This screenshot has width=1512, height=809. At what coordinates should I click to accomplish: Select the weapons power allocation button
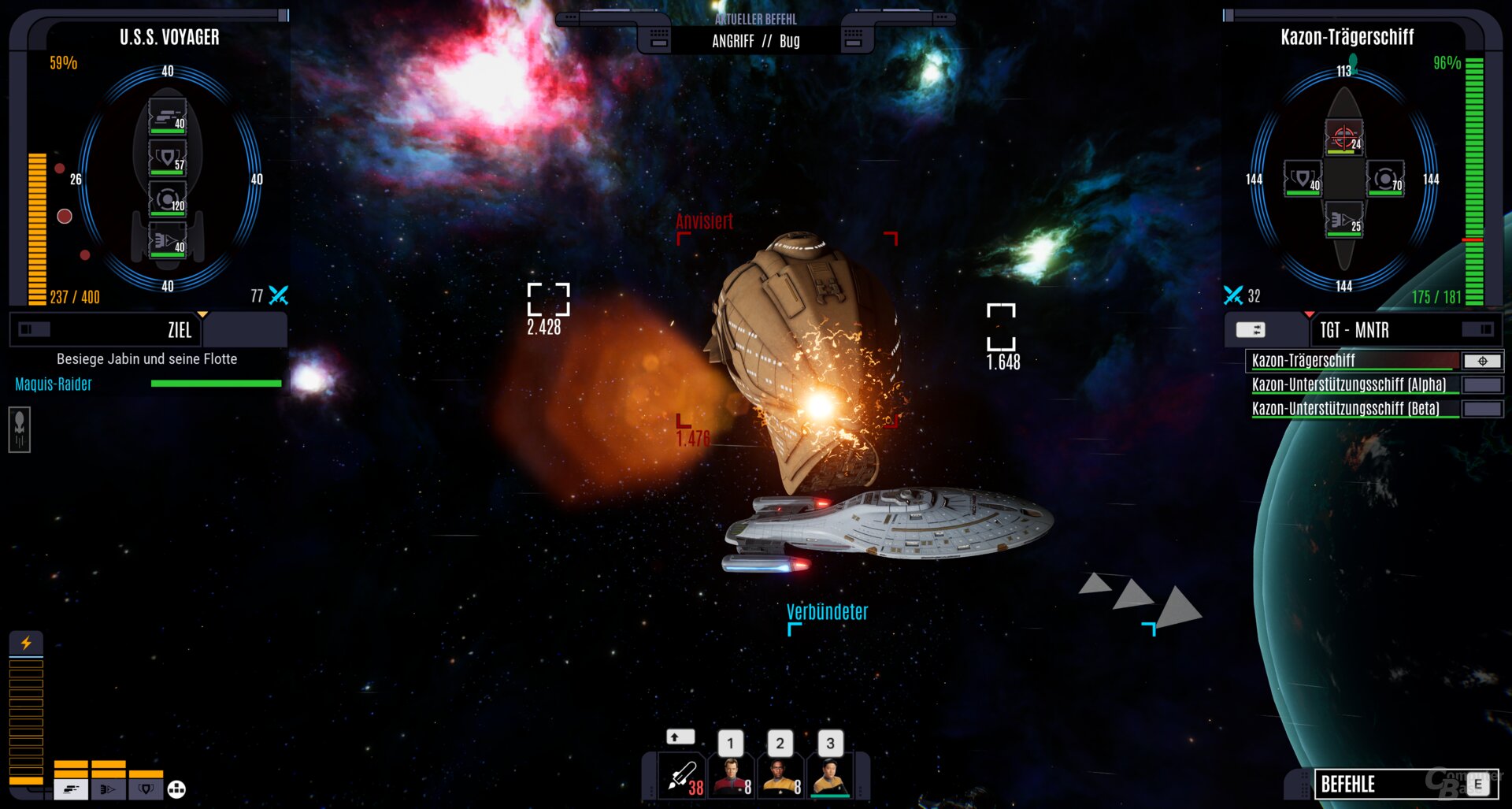coord(71,789)
